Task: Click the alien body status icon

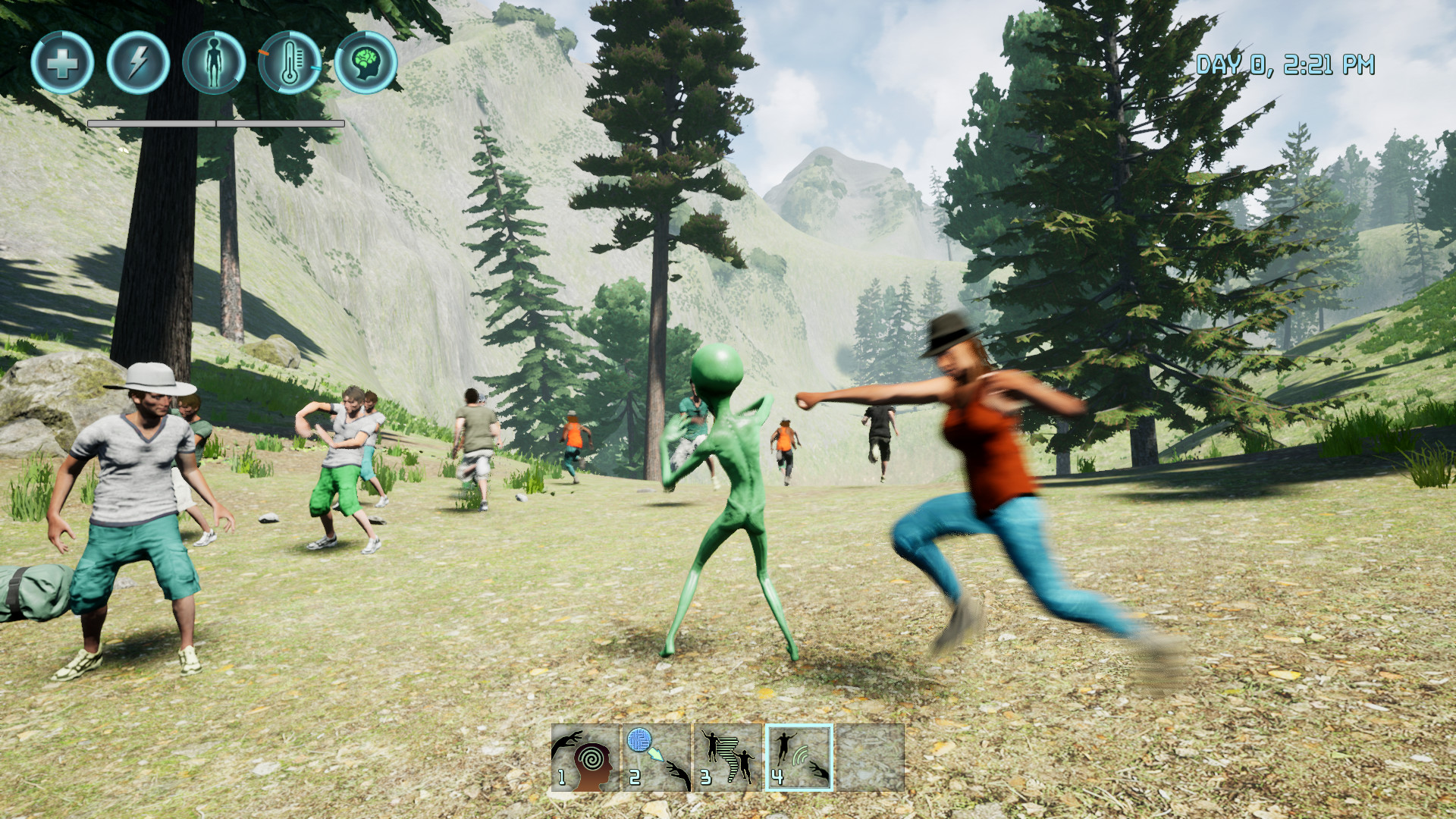Action: coord(215,64)
